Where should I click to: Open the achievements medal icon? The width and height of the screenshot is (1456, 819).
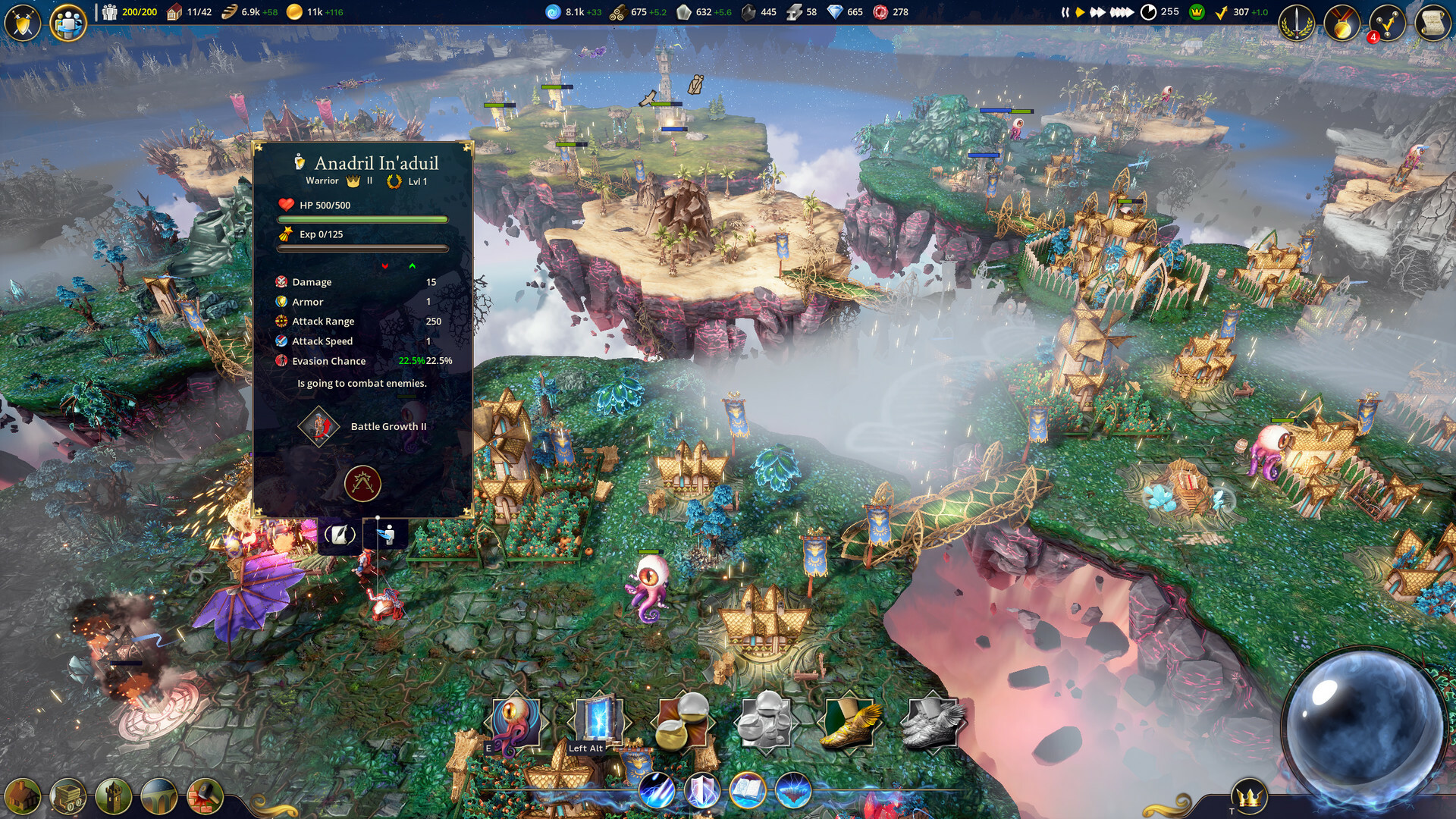[1343, 23]
